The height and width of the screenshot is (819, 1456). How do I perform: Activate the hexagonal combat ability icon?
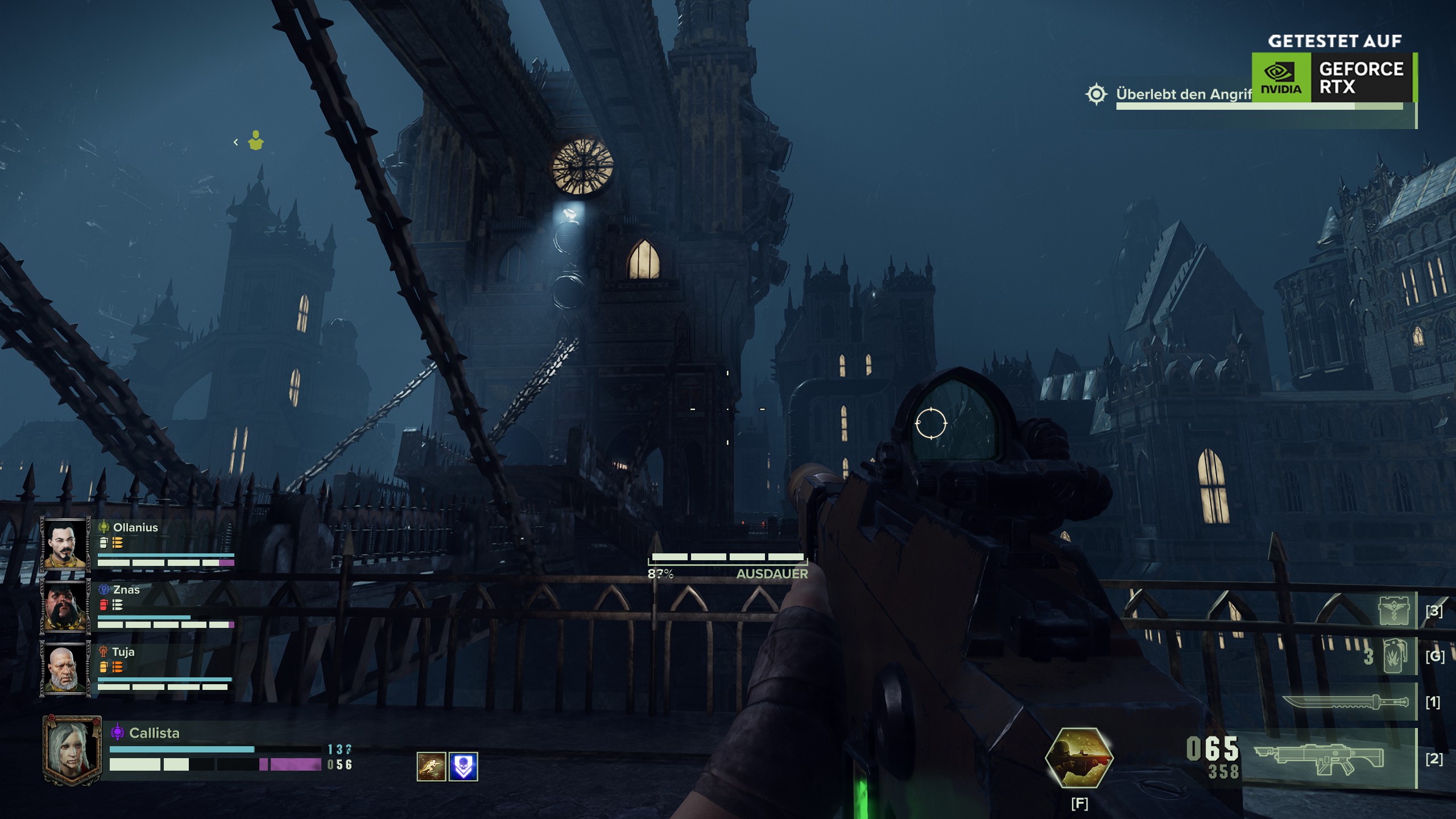tap(1079, 758)
